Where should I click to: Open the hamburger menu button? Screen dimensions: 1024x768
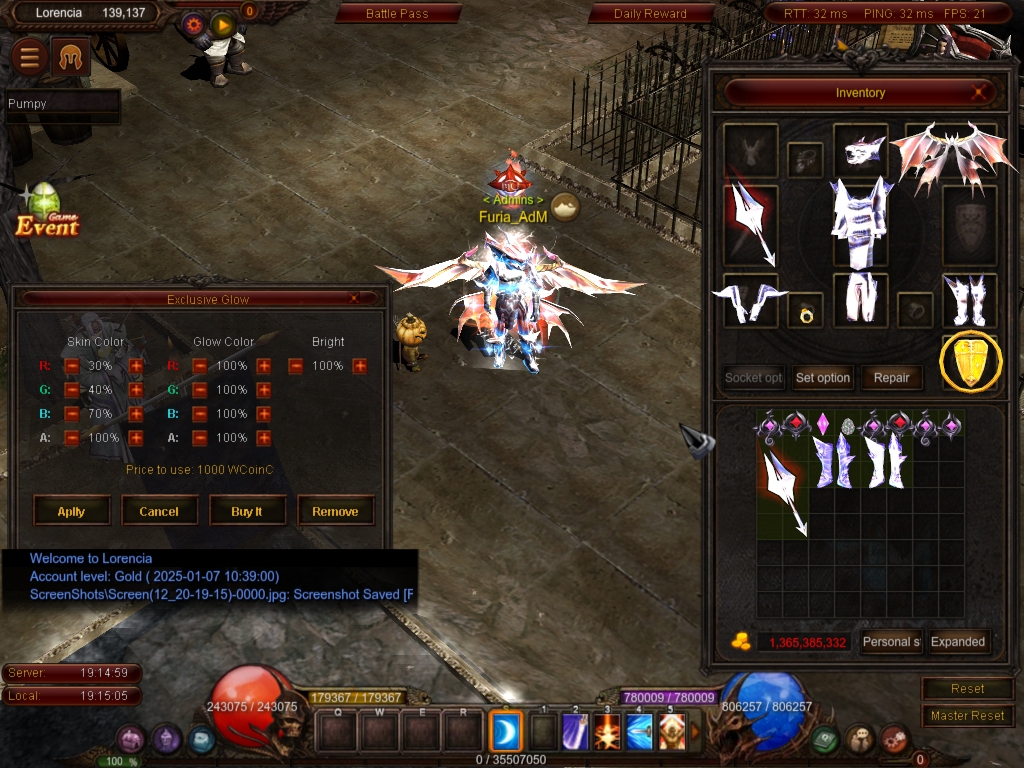(30, 58)
